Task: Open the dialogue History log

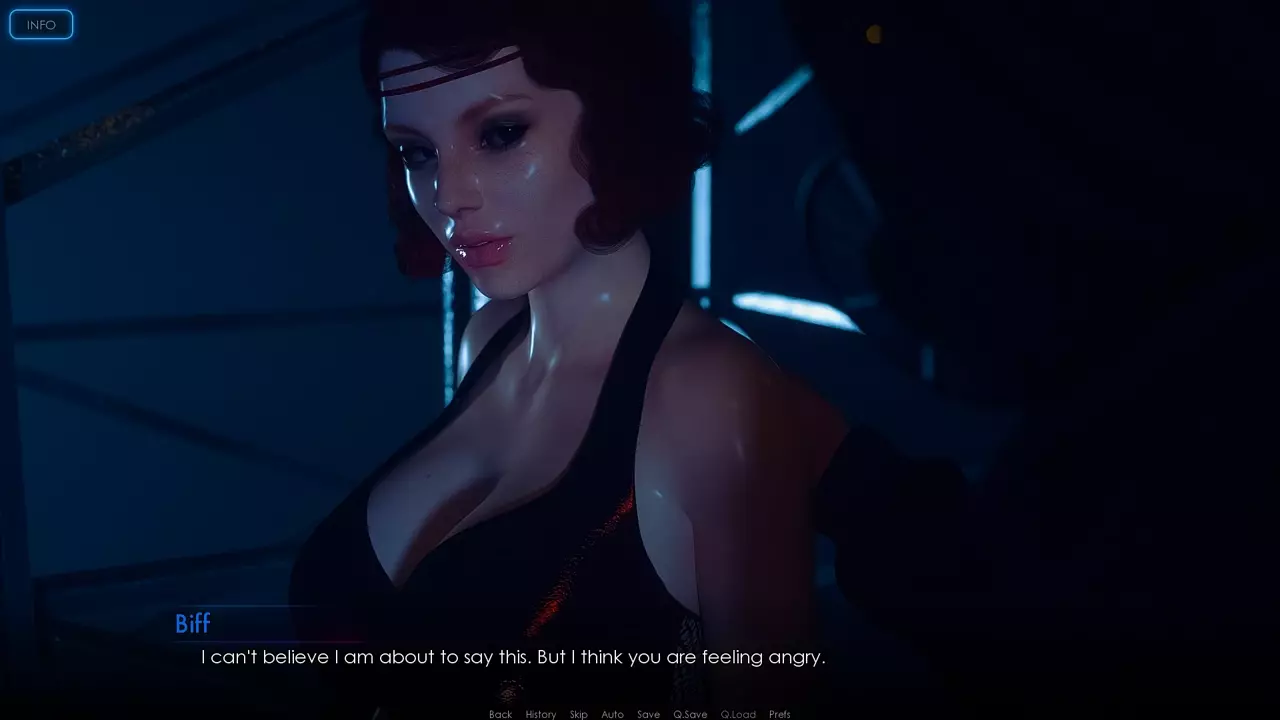Action: point(540,714)
